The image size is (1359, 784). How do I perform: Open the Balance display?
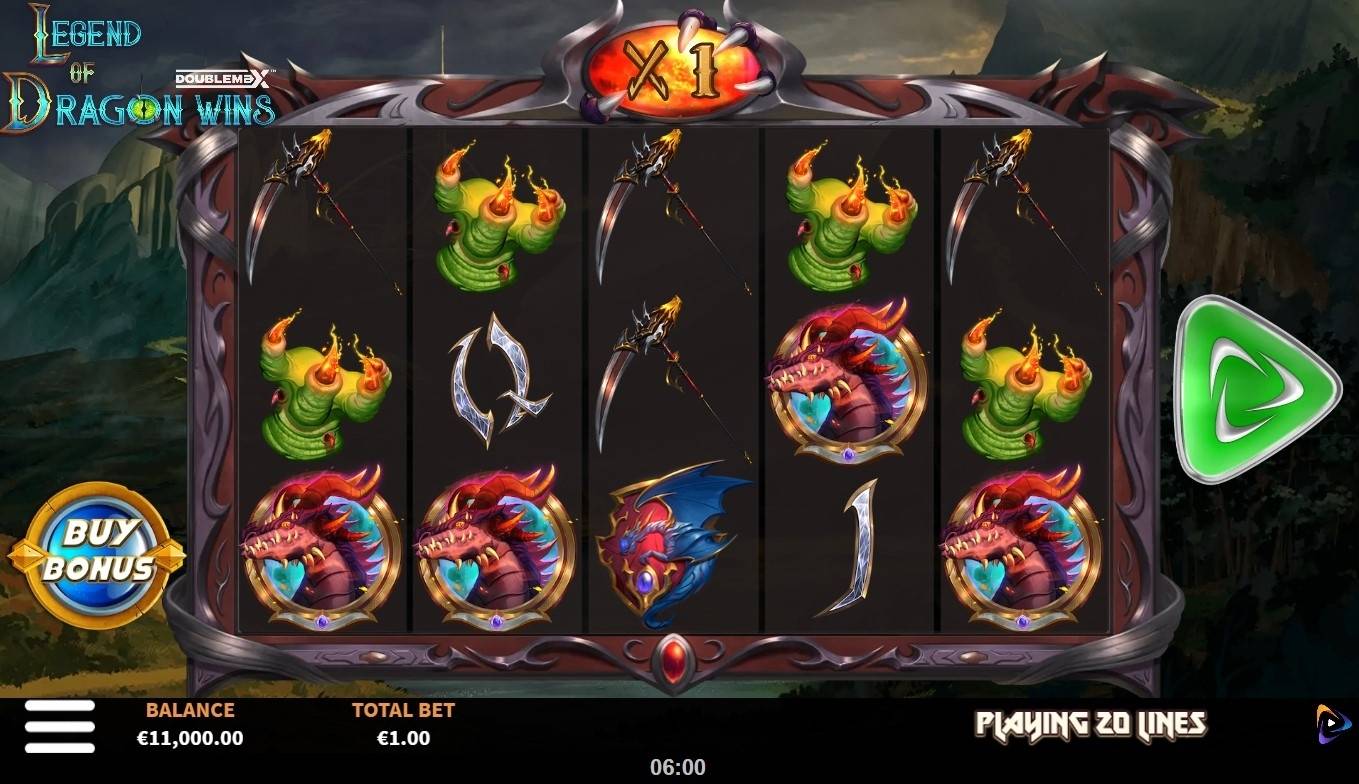click(191, 725)
